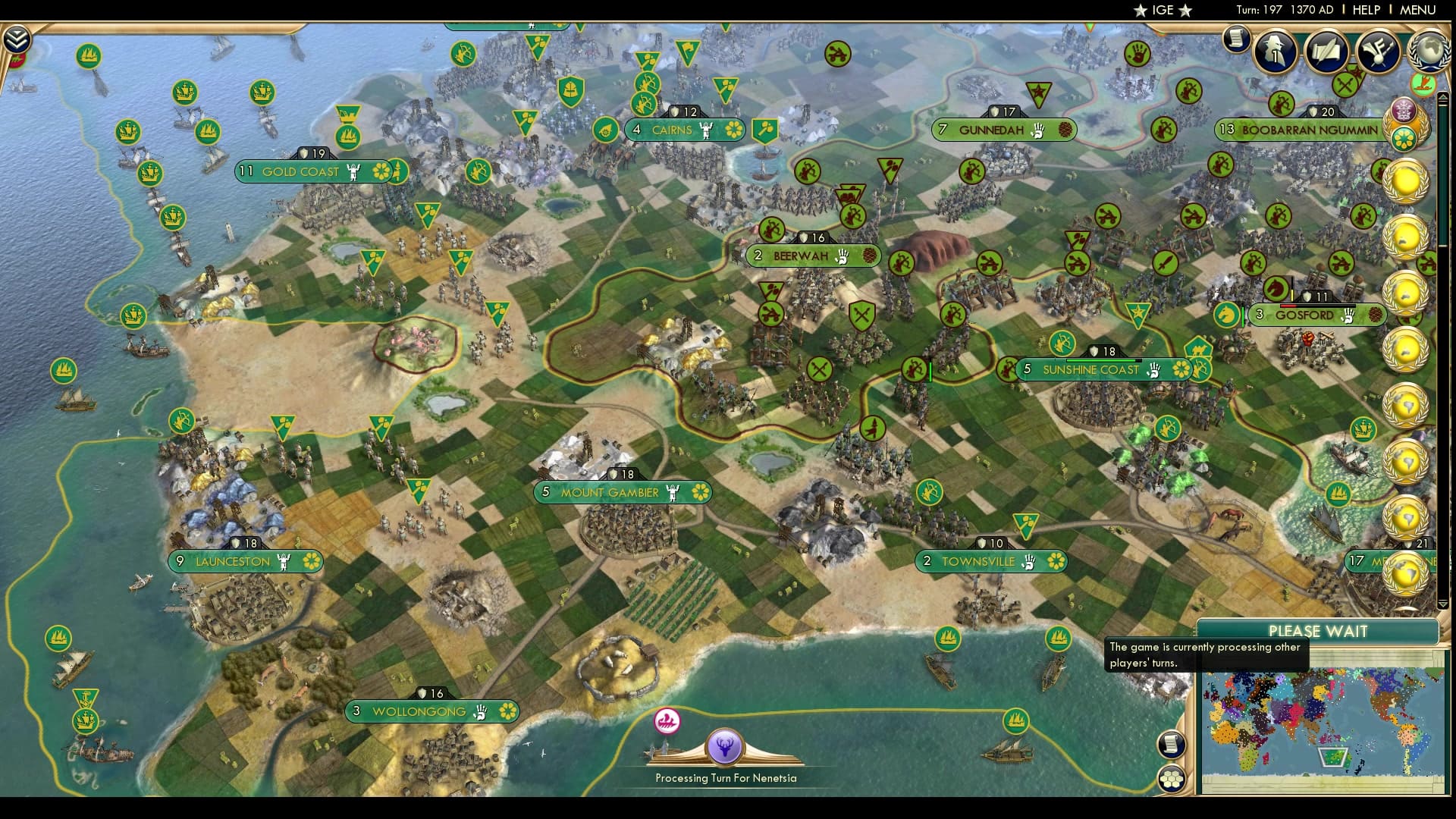
Task: Click Sunshine Coast's growth progress bar
Action: point(1103,359)
